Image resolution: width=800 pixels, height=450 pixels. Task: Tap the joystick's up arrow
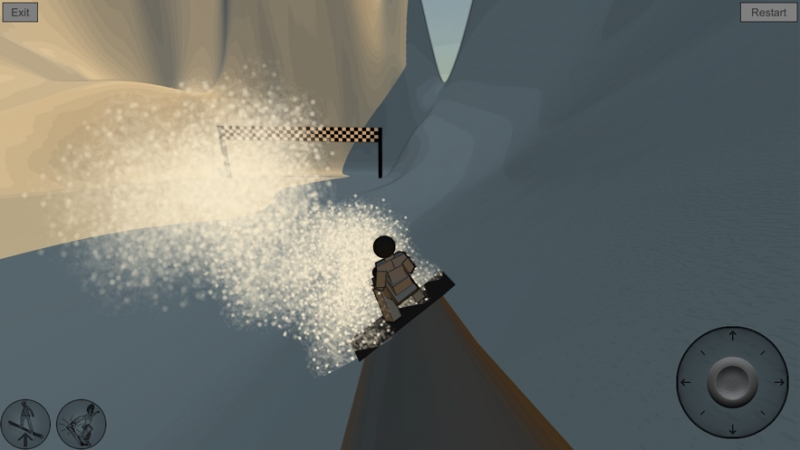pos(732,335)
